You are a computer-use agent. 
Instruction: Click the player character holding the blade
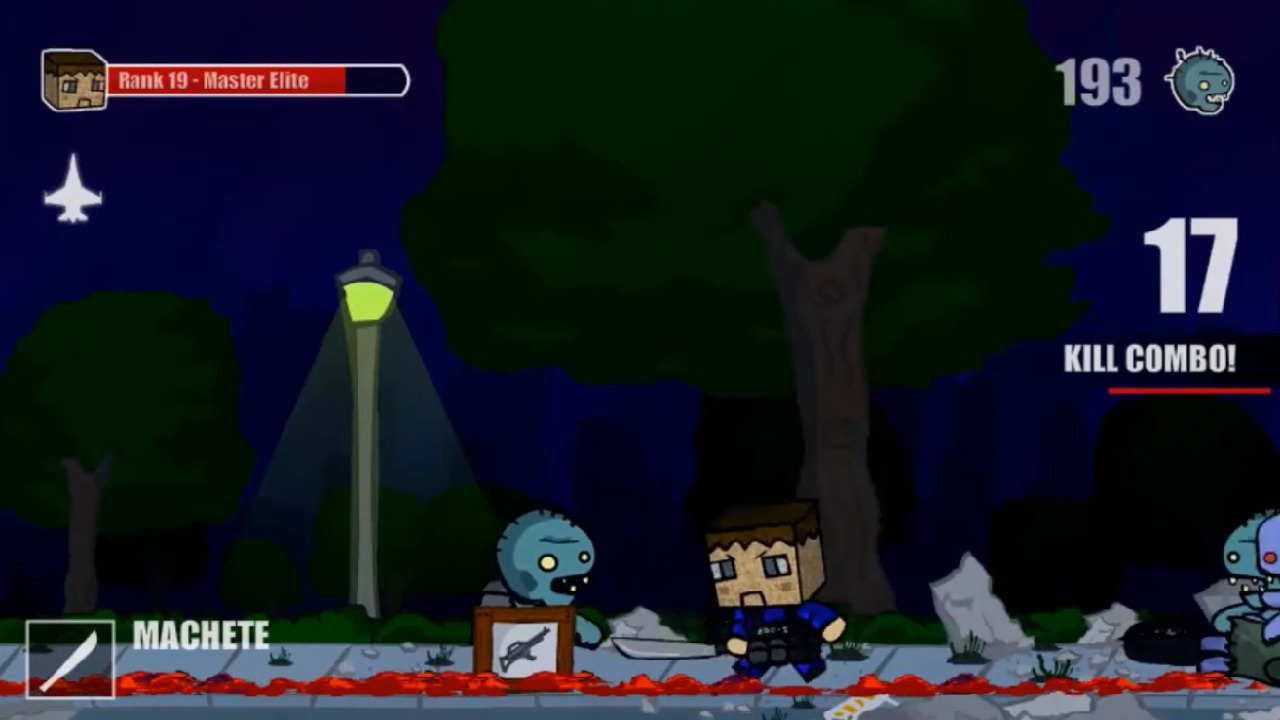770,590
